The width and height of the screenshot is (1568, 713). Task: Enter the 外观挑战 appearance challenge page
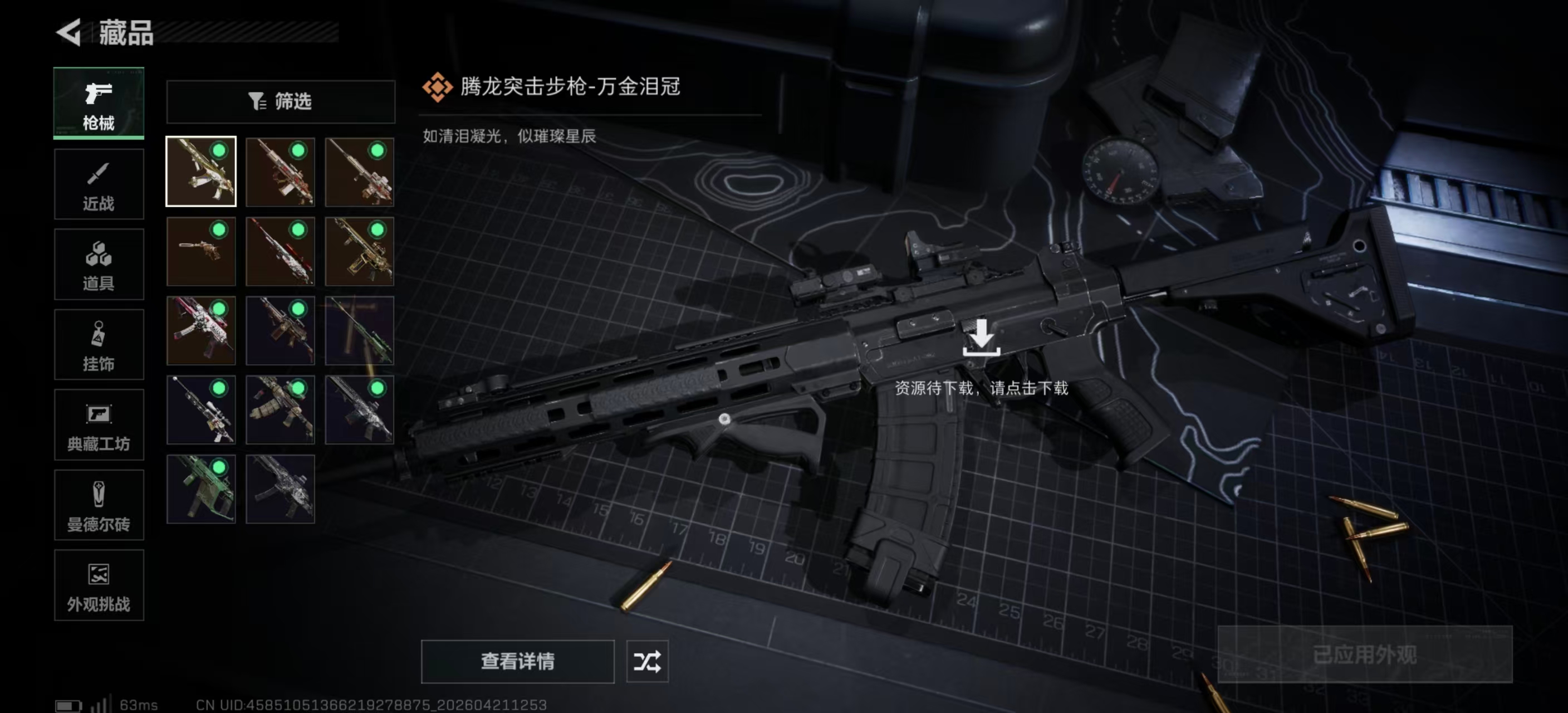point(99,586)
